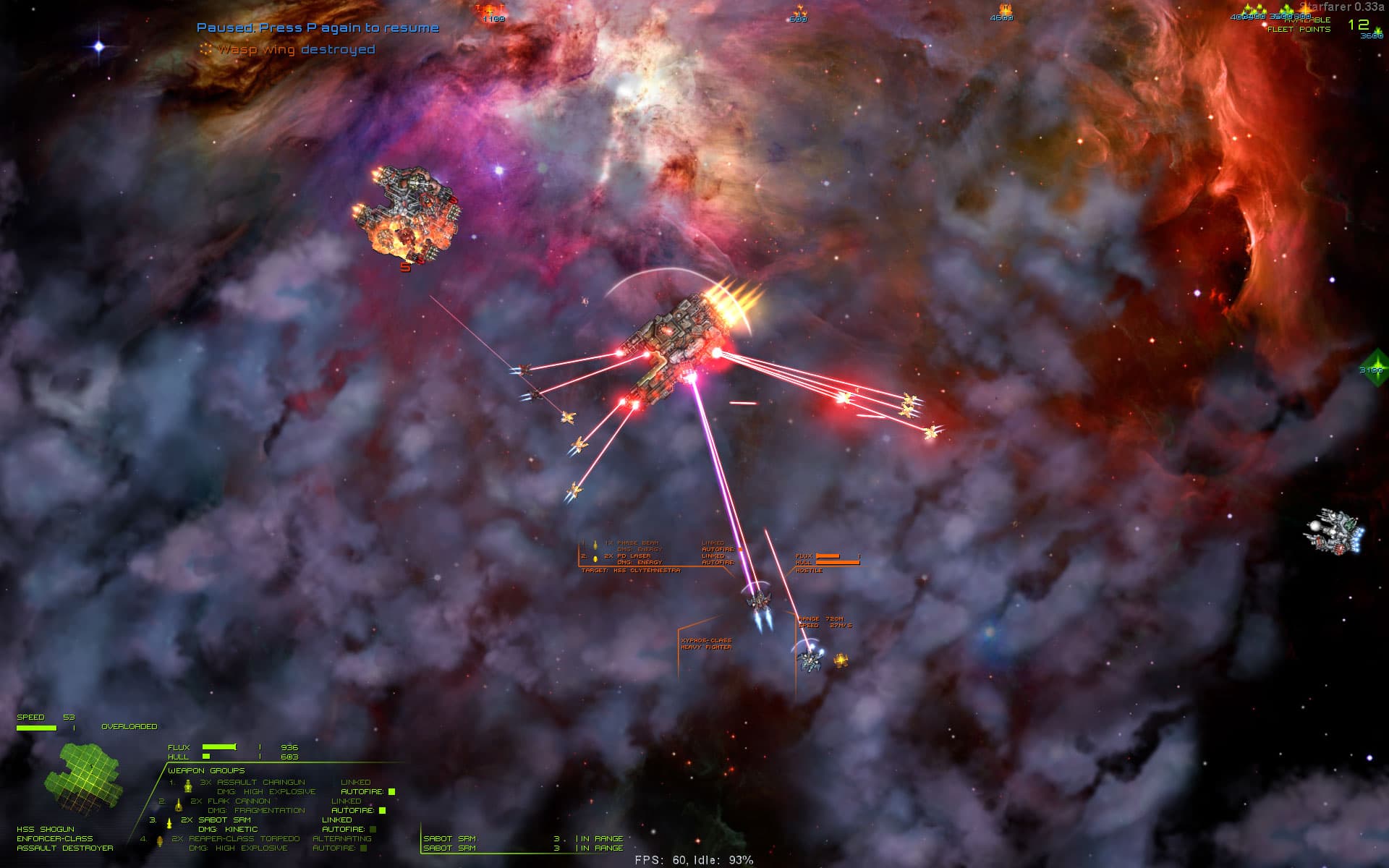The height and width of the screenshot is (868, 1389).
Task: Select the Reaper-Class Torpedo weapon group icon
Action: pyautogui.click(x=160, y=841)
